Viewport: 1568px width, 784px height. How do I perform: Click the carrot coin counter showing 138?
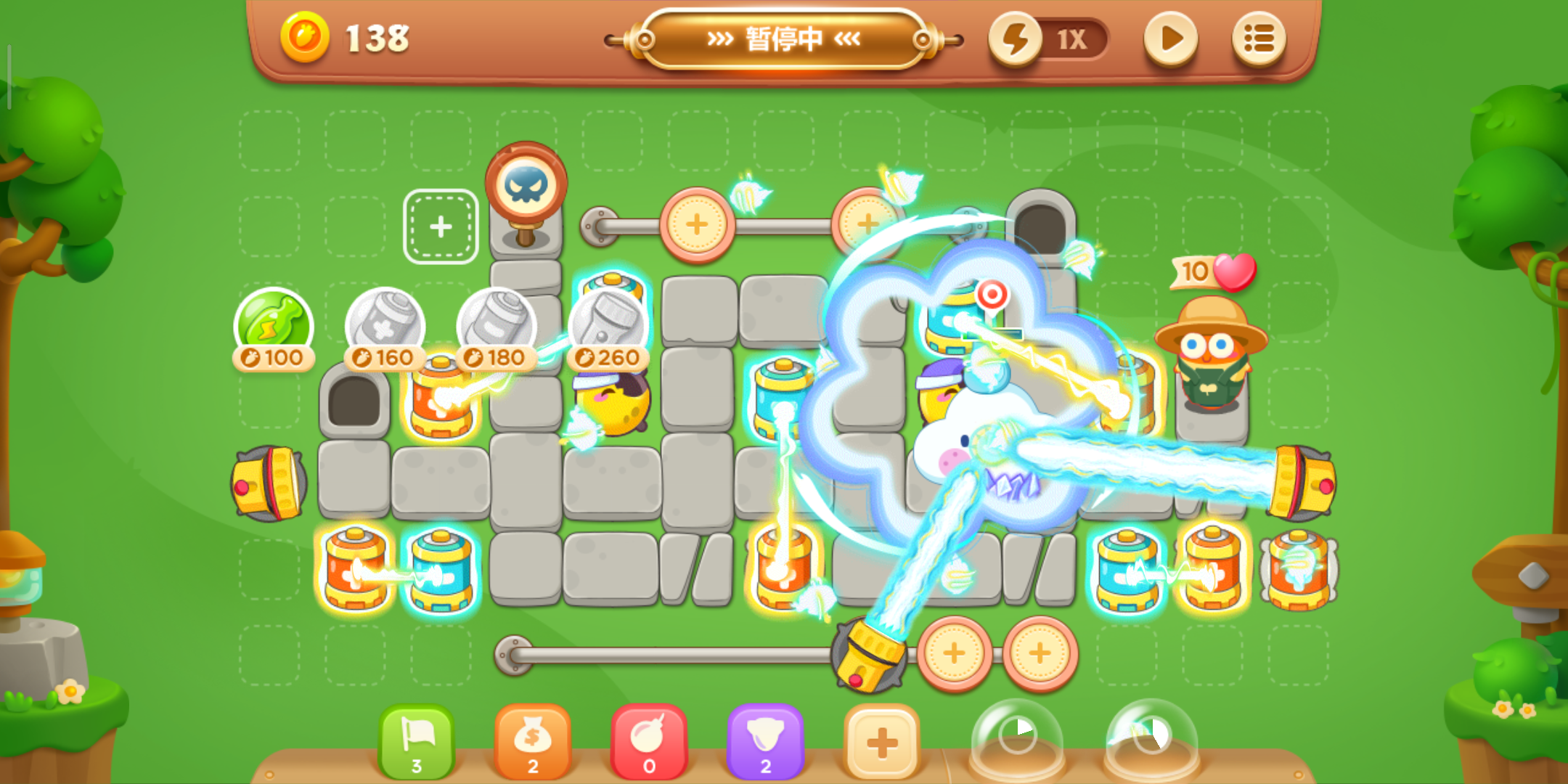[x=341, y=36]
